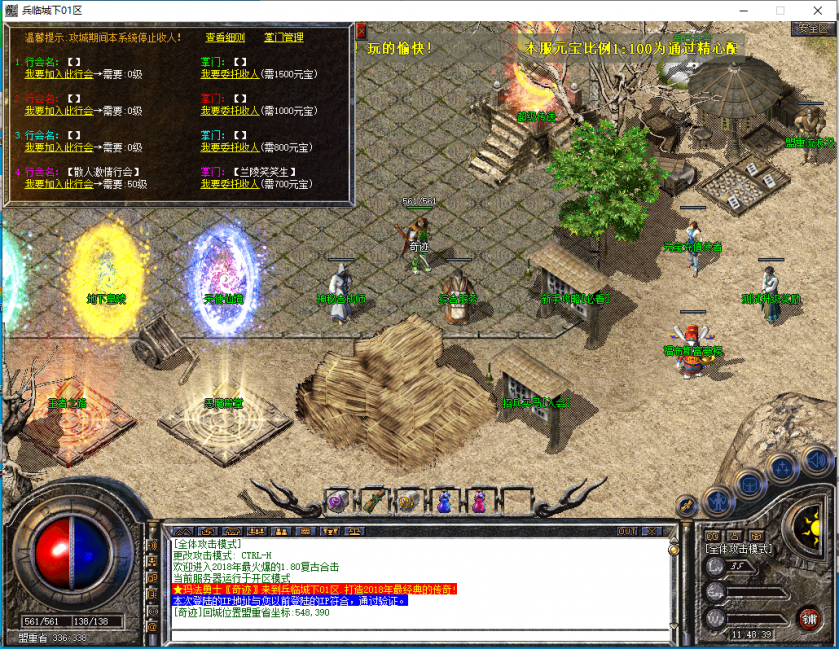Open the bag round button
This screenshot has width=840, height=649.
[x=748, y=484]
